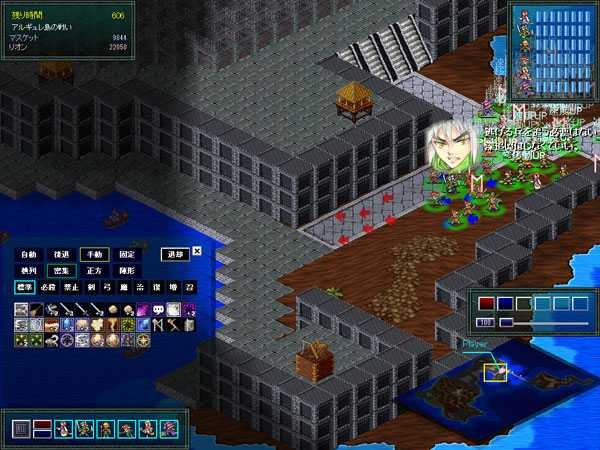
Task: Show the 禁止 skills tab
Action: coord(70,287)
